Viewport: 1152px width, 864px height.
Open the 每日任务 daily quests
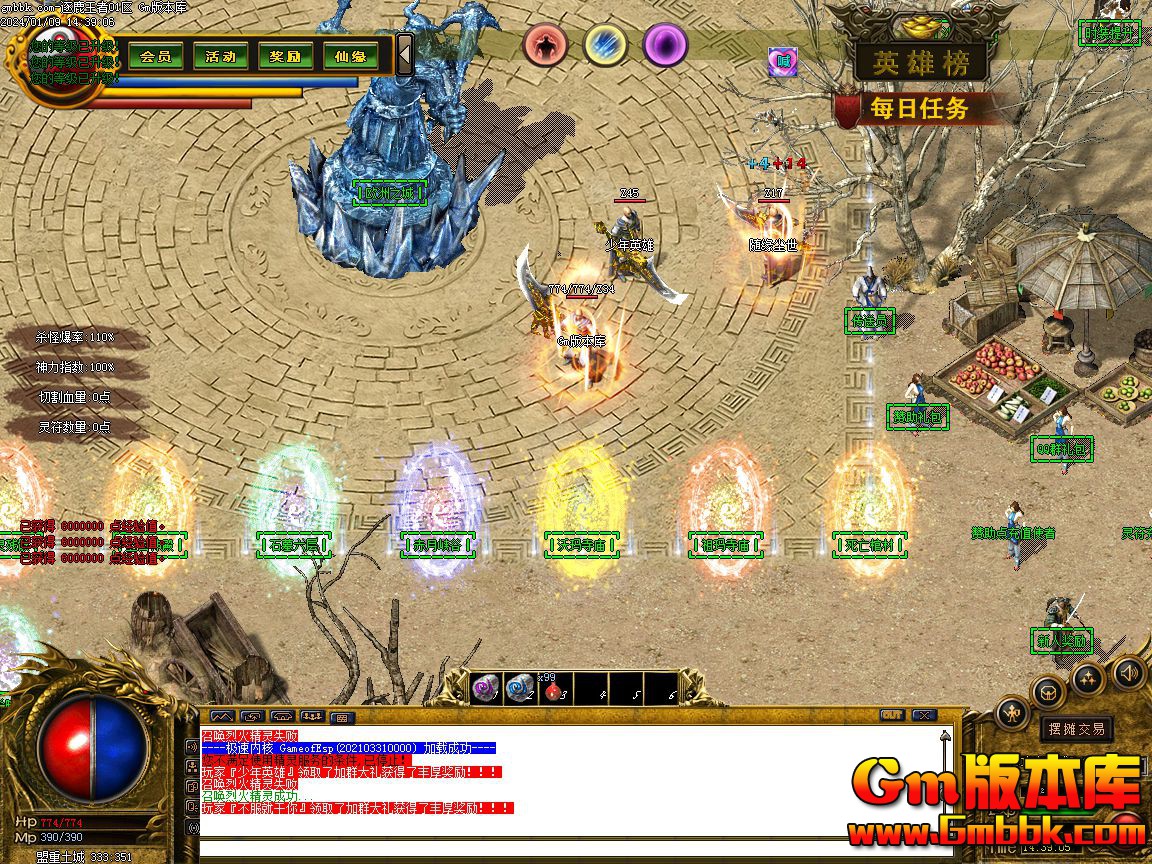[x=919, y=108]
